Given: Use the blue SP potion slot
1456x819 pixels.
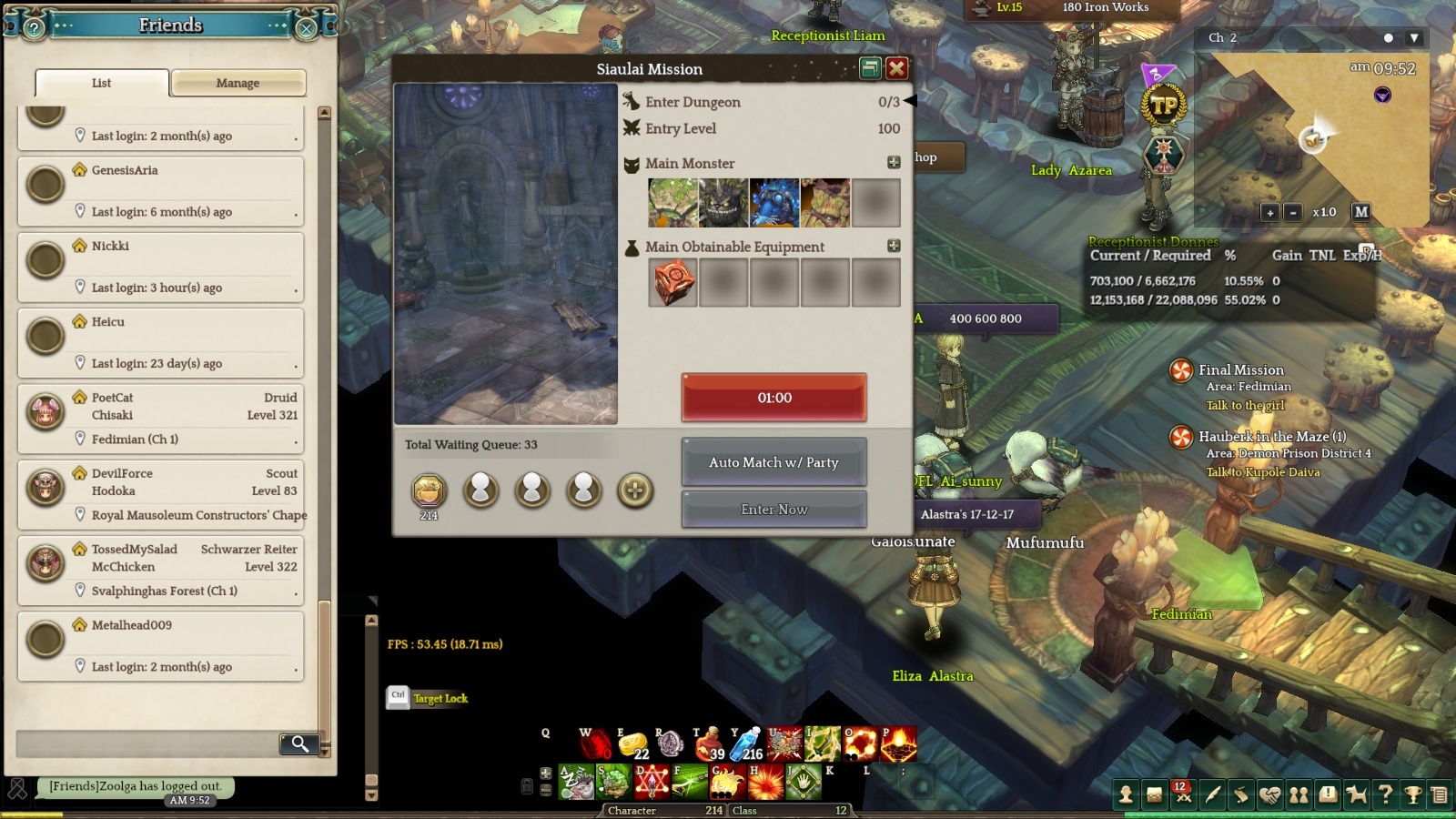Looking at the screenshot, I should [746, 744].
